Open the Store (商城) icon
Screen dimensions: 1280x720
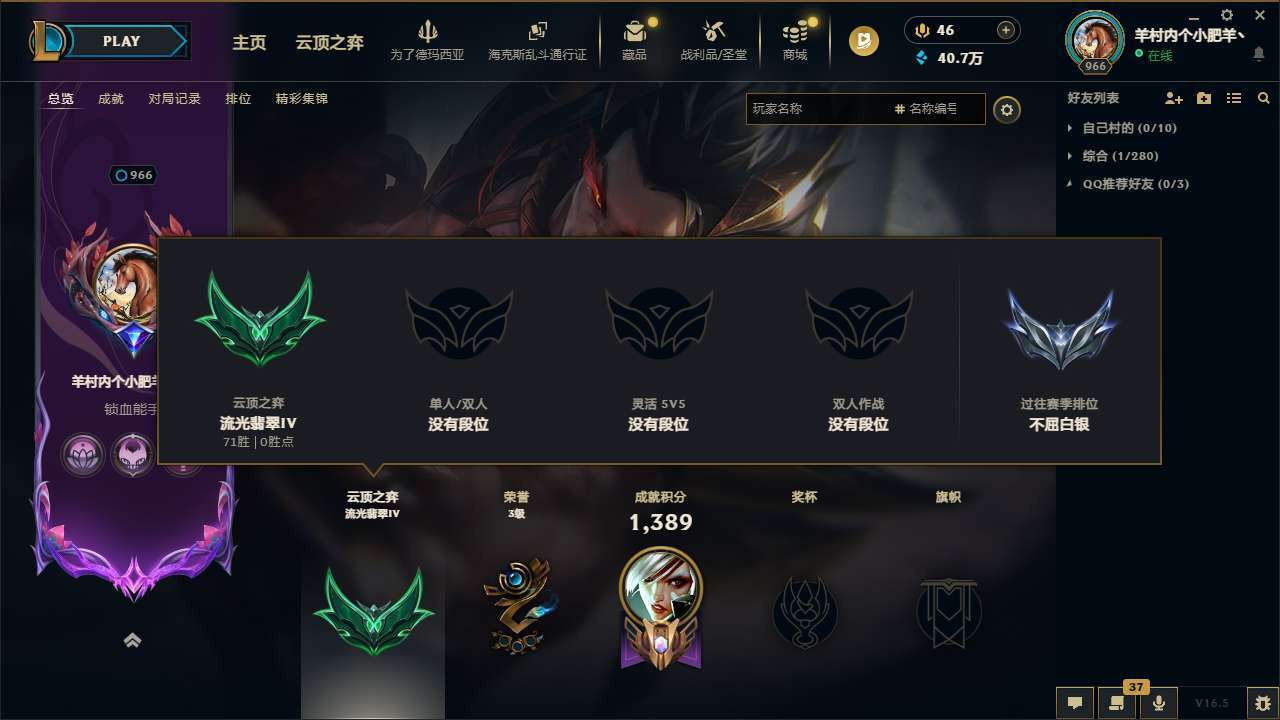[x=795, y=40]
